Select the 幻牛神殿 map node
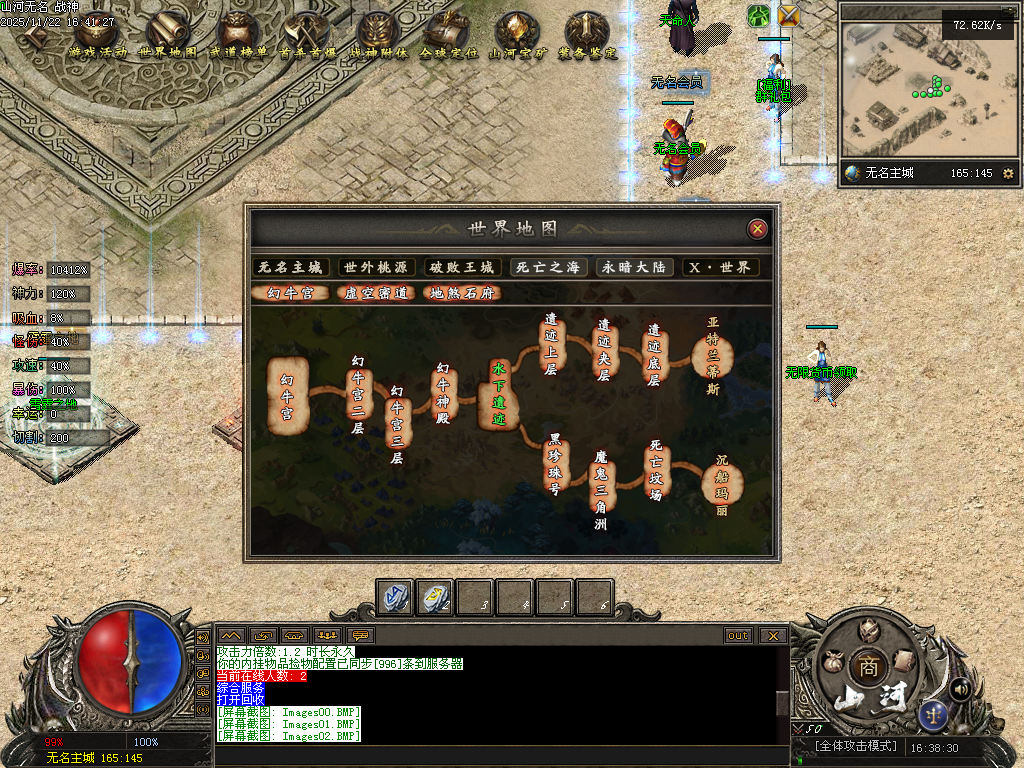The width and height of the screenshot is (1024, 768). (444, 392)
